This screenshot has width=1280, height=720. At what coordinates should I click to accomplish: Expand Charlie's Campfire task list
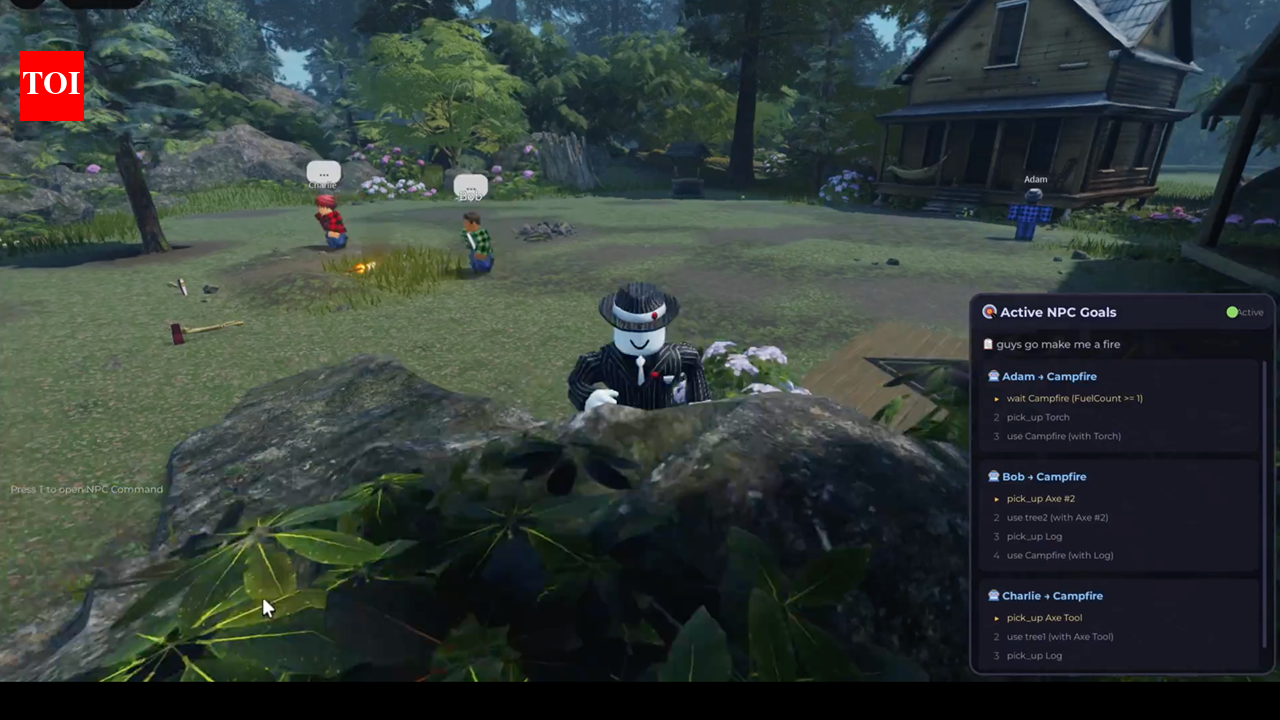coord(1052,595)
